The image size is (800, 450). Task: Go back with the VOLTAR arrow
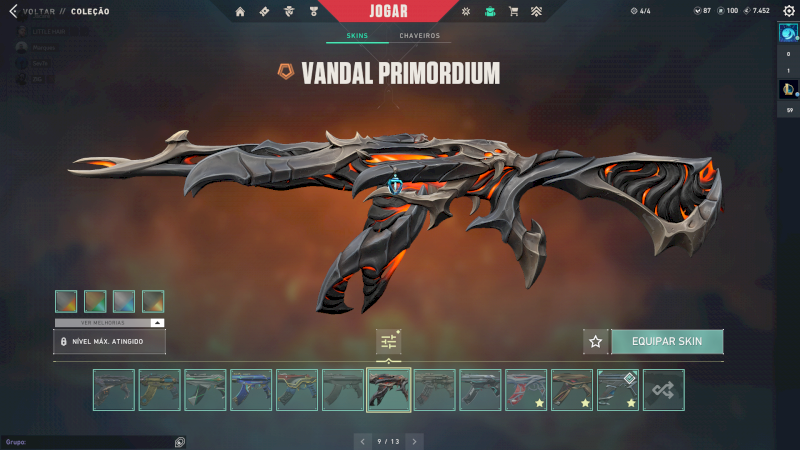(13, 11)
